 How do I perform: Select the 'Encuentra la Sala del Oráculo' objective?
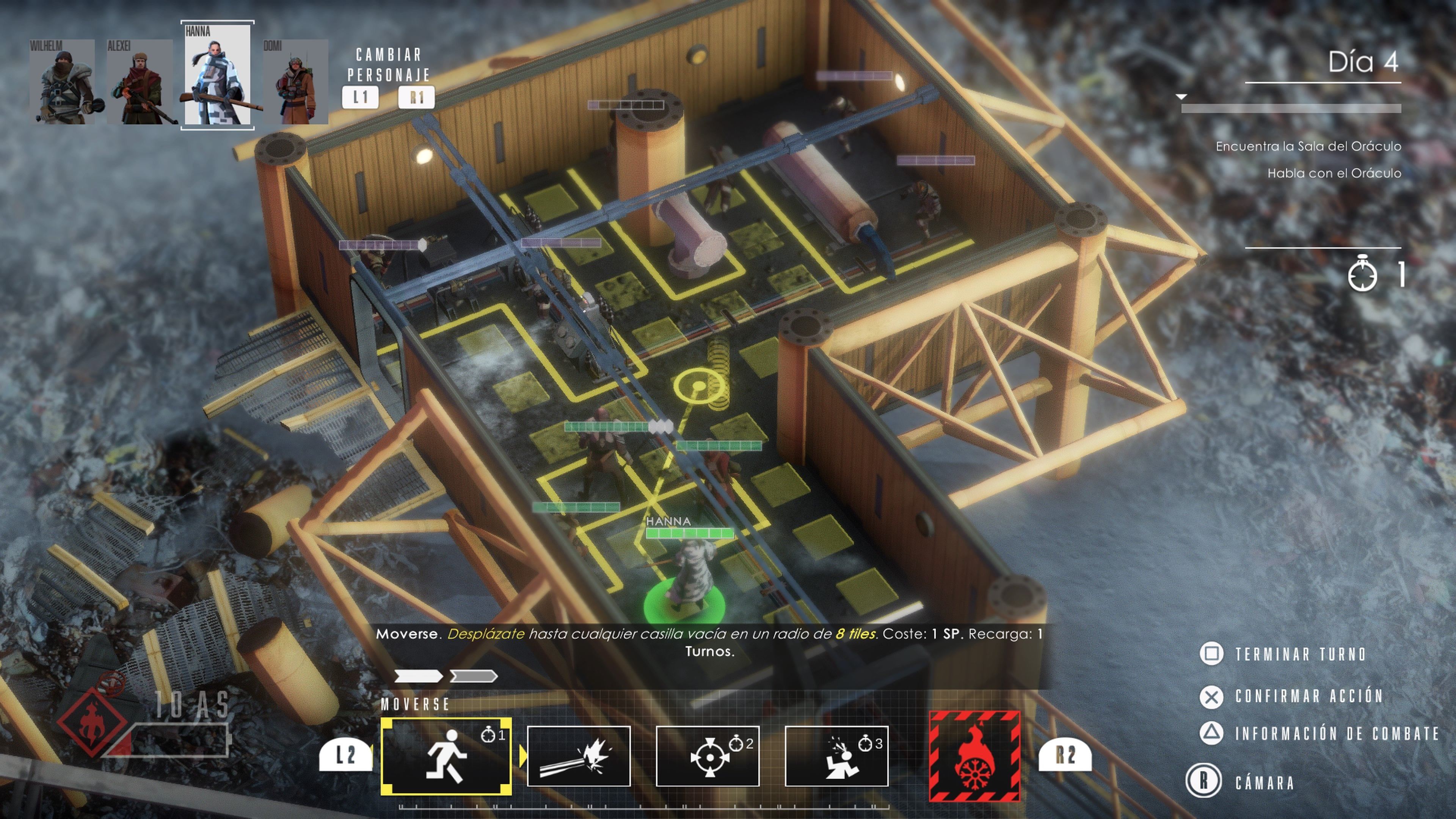click(x=1308, y=146)
